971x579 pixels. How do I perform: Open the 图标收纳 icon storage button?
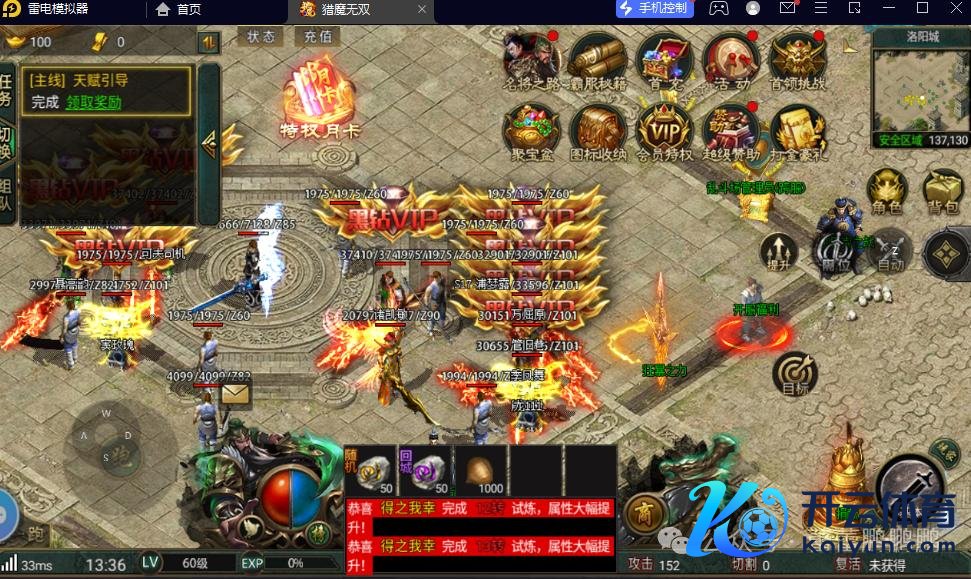point(598,129)
